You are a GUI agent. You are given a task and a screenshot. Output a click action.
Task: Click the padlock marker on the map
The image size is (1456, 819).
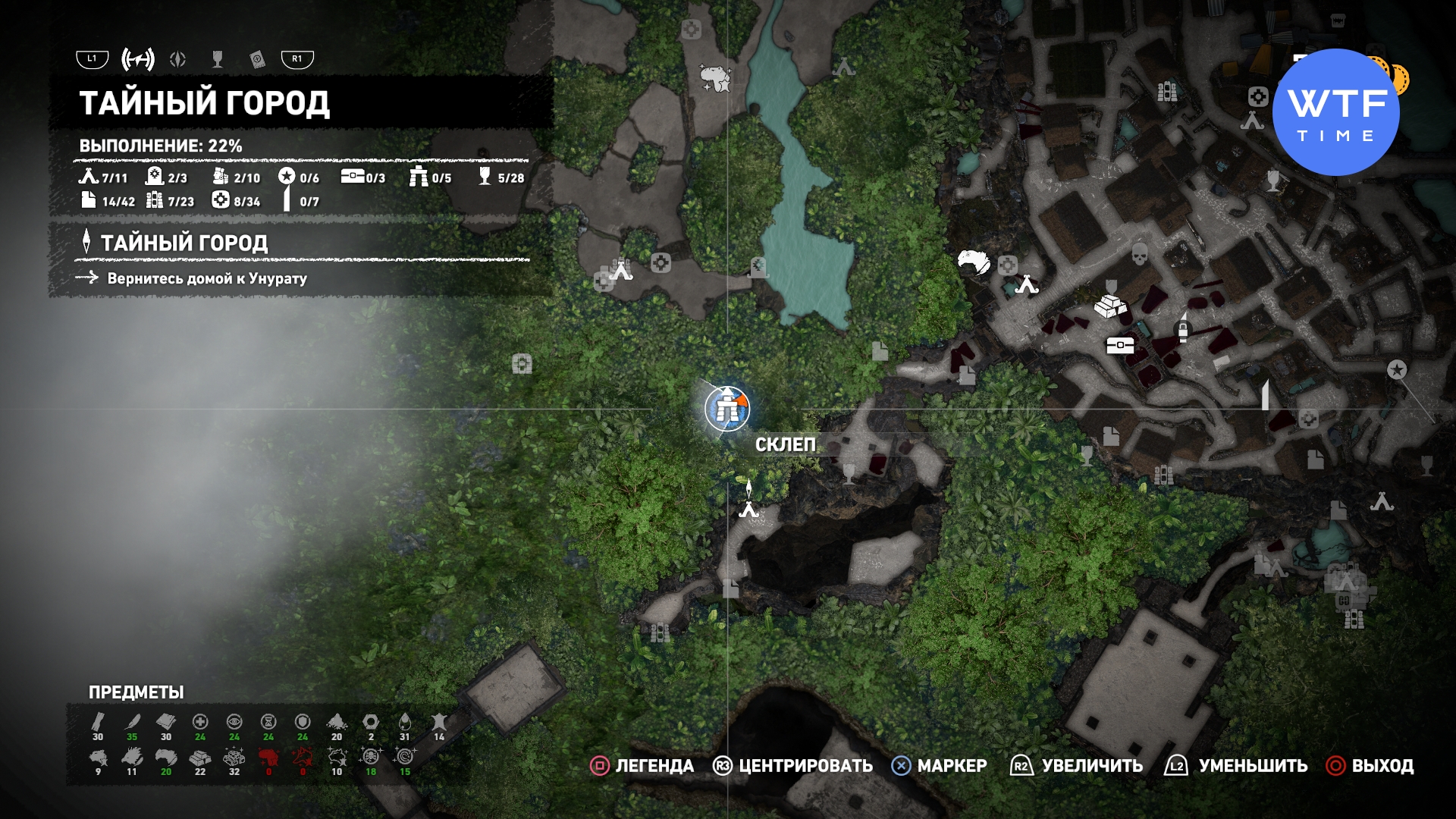[x=1182, y=328]
